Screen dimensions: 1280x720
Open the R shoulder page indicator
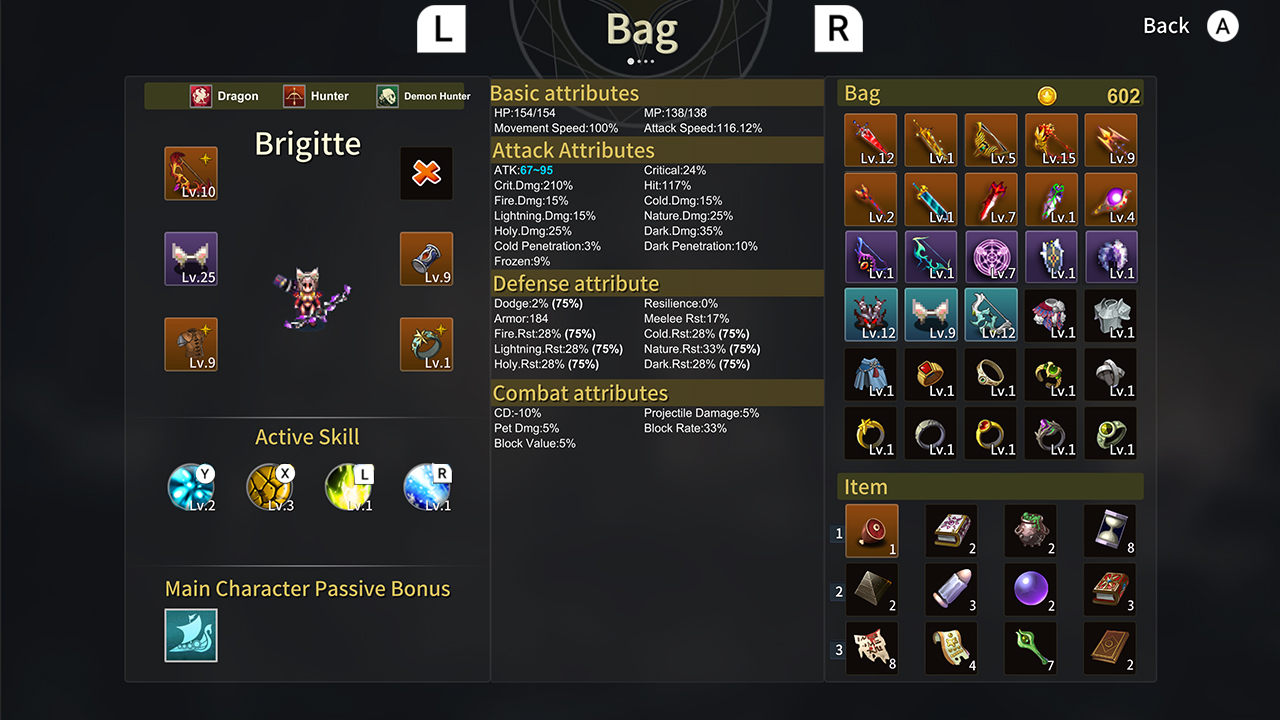pos(838,28)
